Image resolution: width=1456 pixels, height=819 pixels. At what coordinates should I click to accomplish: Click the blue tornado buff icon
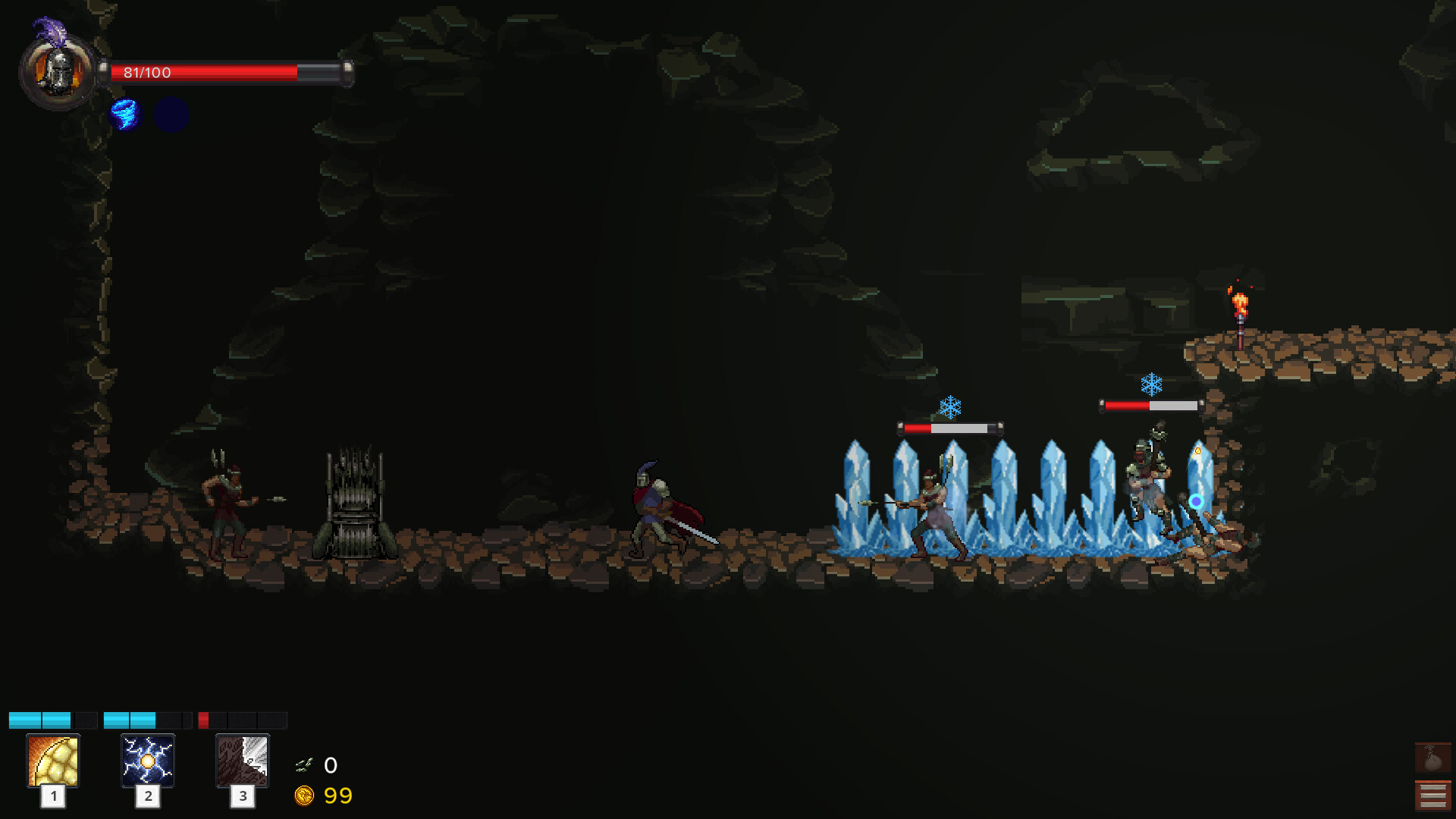coord(125,115)
